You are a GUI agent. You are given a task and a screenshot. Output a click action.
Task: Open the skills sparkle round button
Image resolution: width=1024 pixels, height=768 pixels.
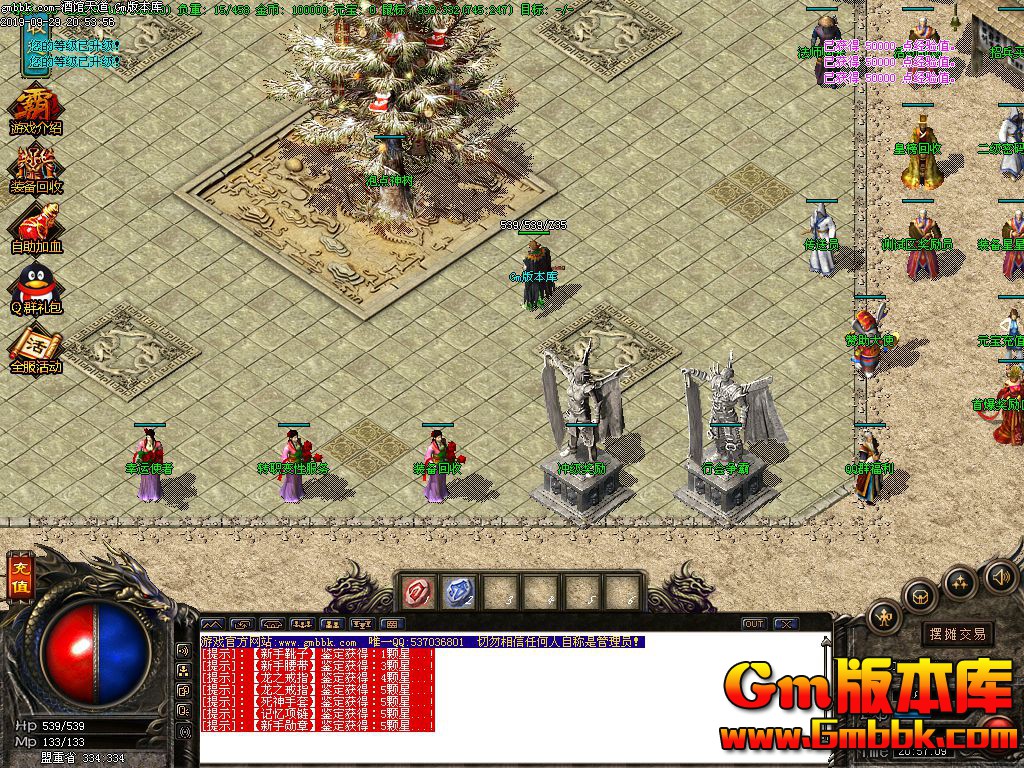point(960,581)
